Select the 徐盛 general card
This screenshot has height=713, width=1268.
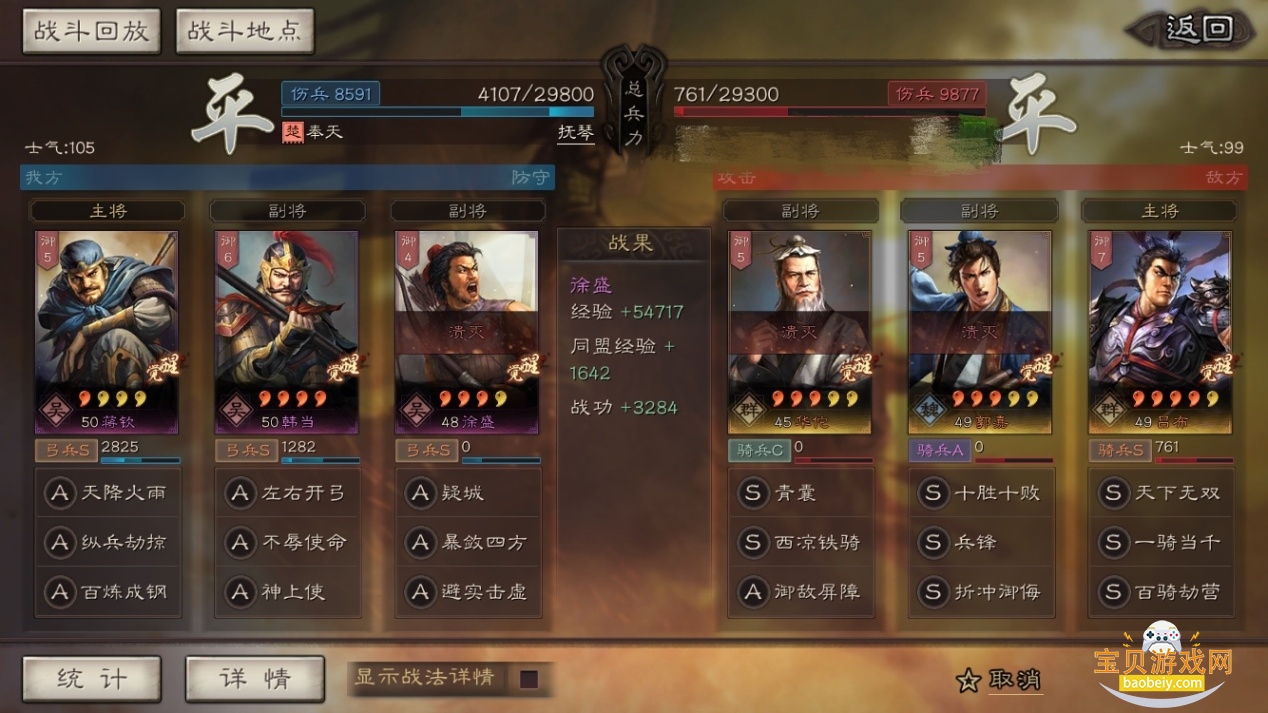[467, 332]
